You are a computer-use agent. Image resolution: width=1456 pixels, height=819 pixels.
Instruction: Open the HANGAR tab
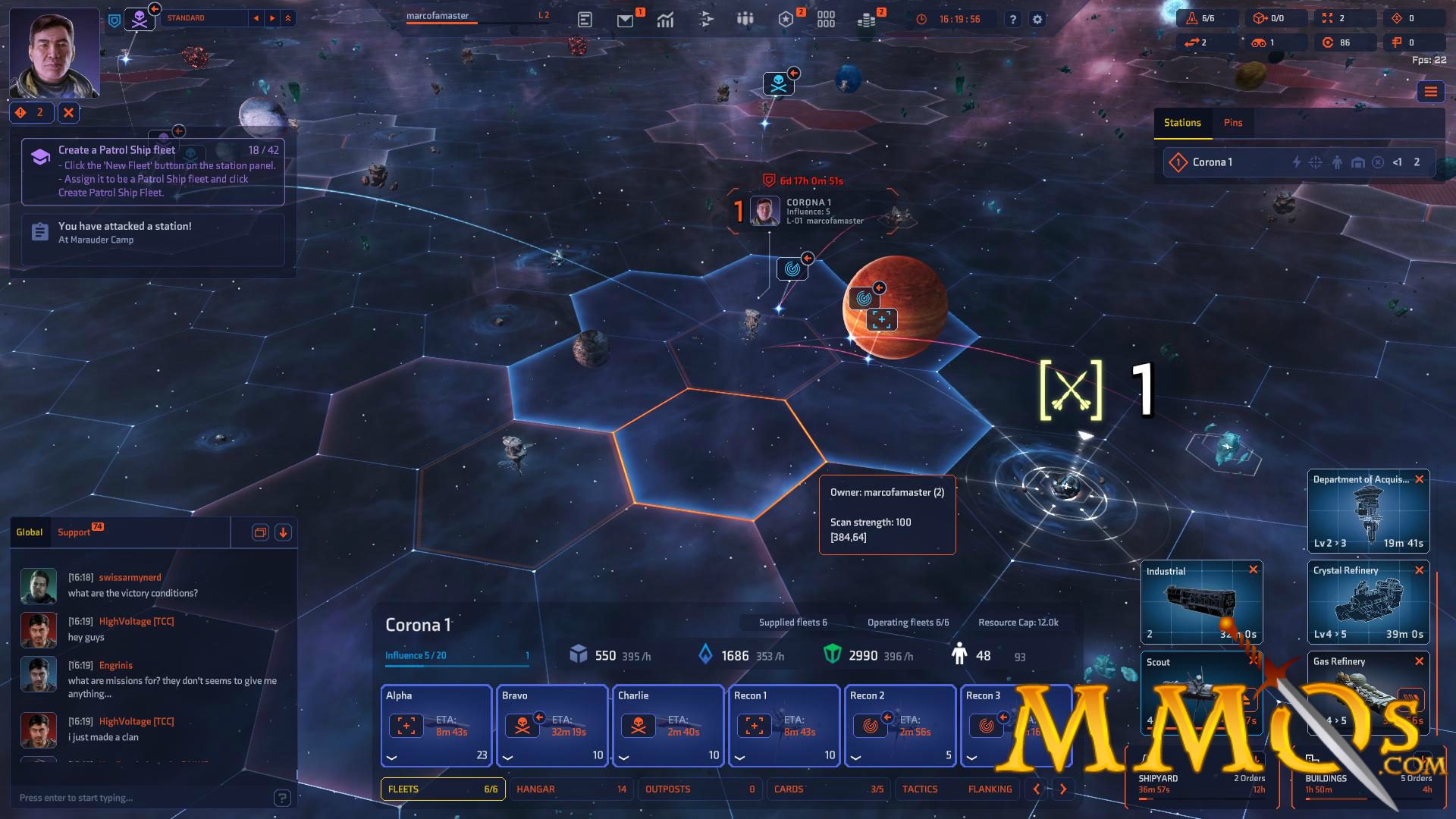(x=536, y=789)
